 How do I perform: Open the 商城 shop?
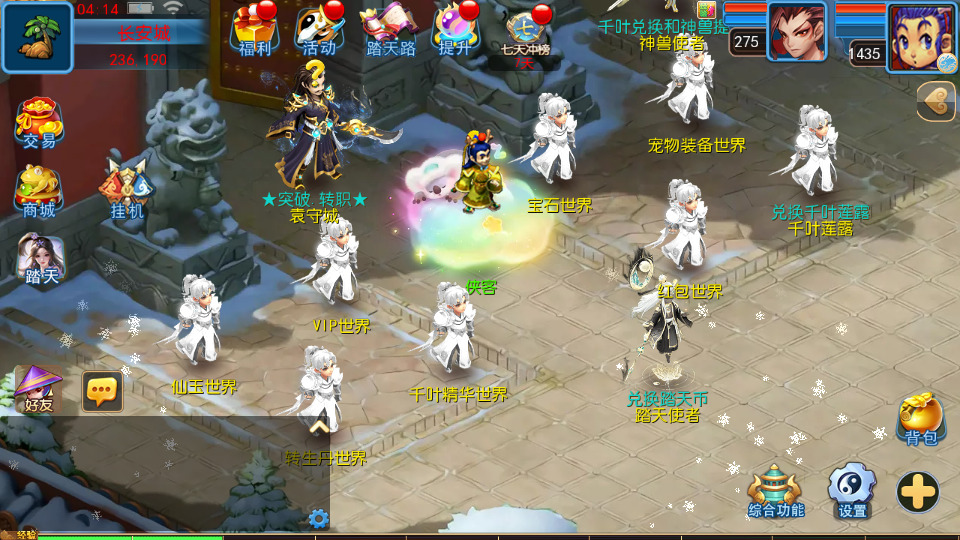[39, 191]
